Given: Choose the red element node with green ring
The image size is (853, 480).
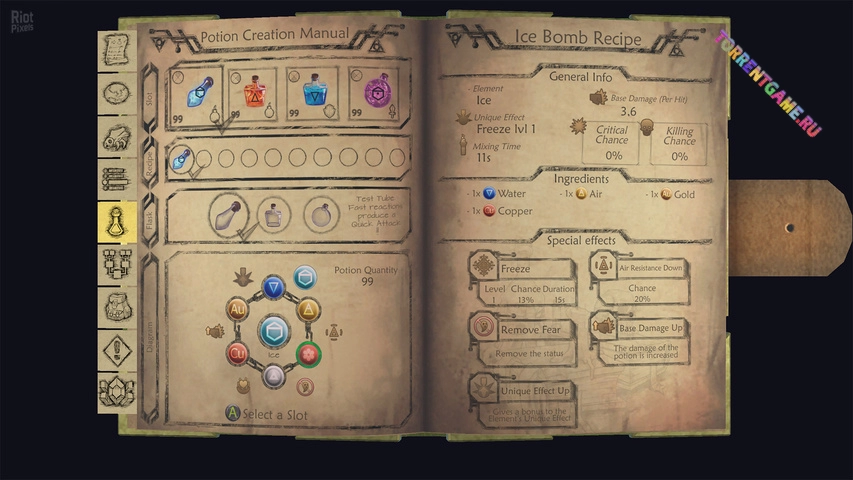Looking at the screenshot, I should tap(309, 353).
